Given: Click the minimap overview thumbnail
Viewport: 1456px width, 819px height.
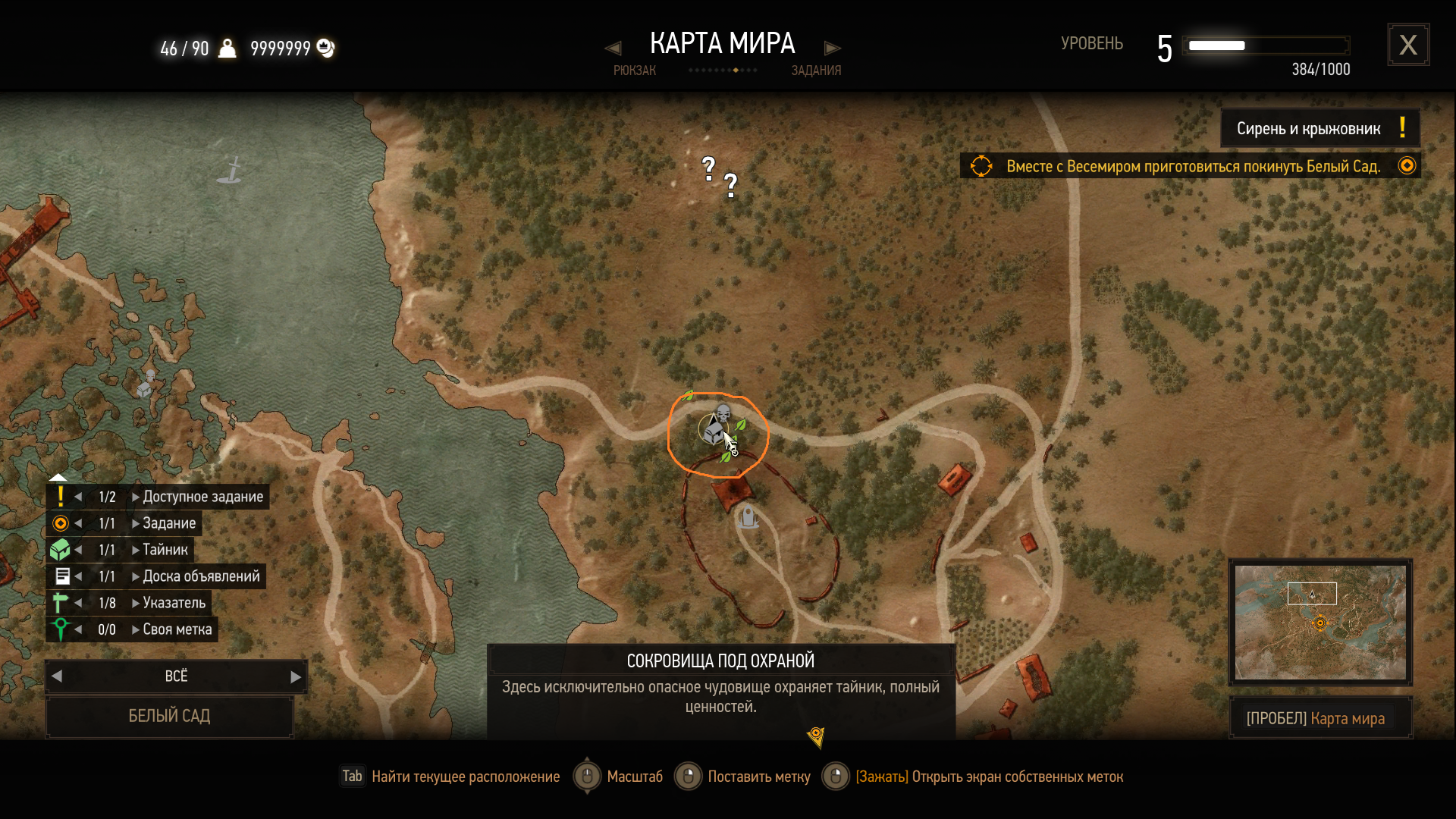Looking at the screenshot, I should click(x=1319, y=622).
